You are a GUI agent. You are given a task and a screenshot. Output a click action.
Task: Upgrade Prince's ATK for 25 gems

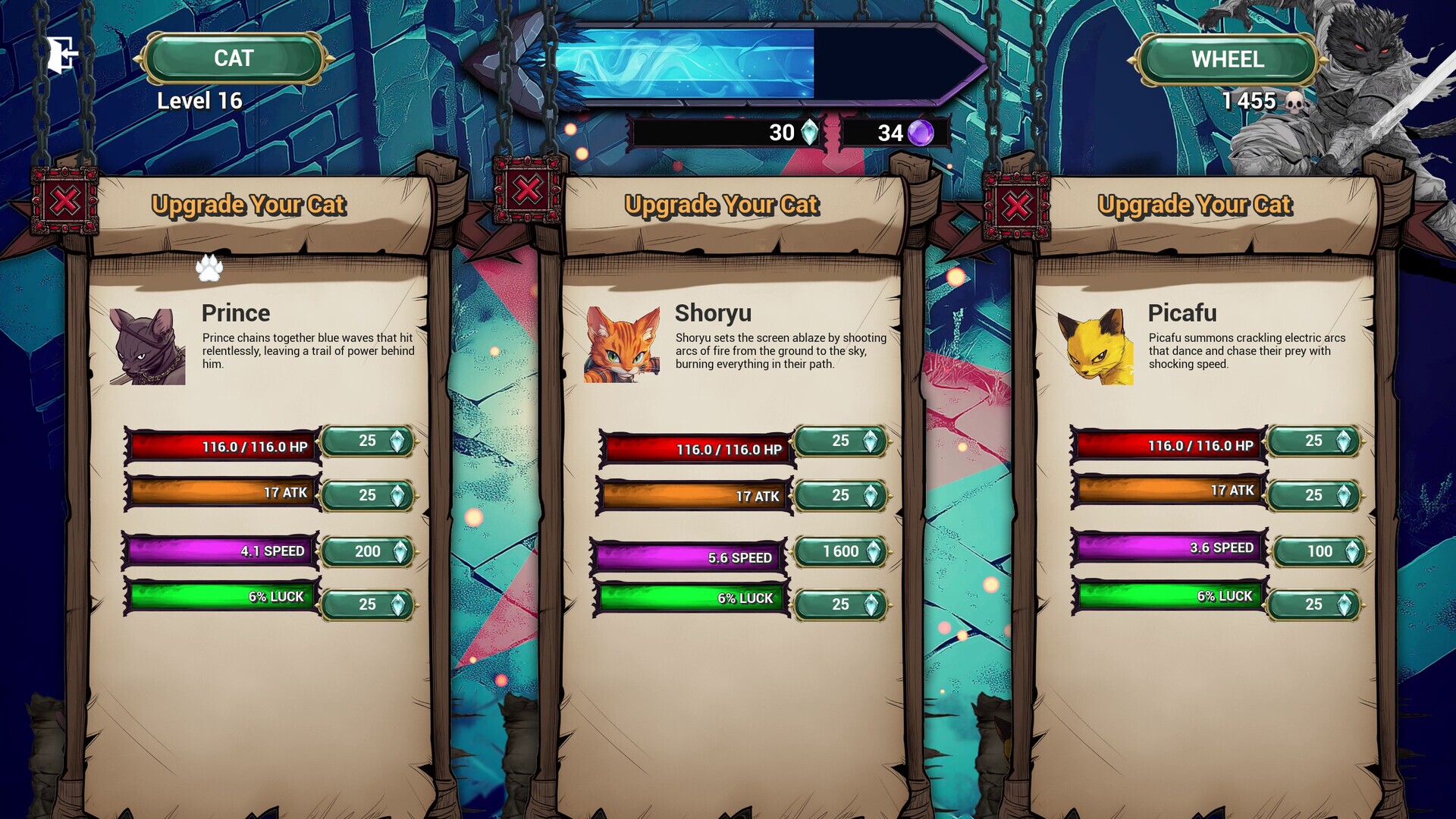(367, 496)
